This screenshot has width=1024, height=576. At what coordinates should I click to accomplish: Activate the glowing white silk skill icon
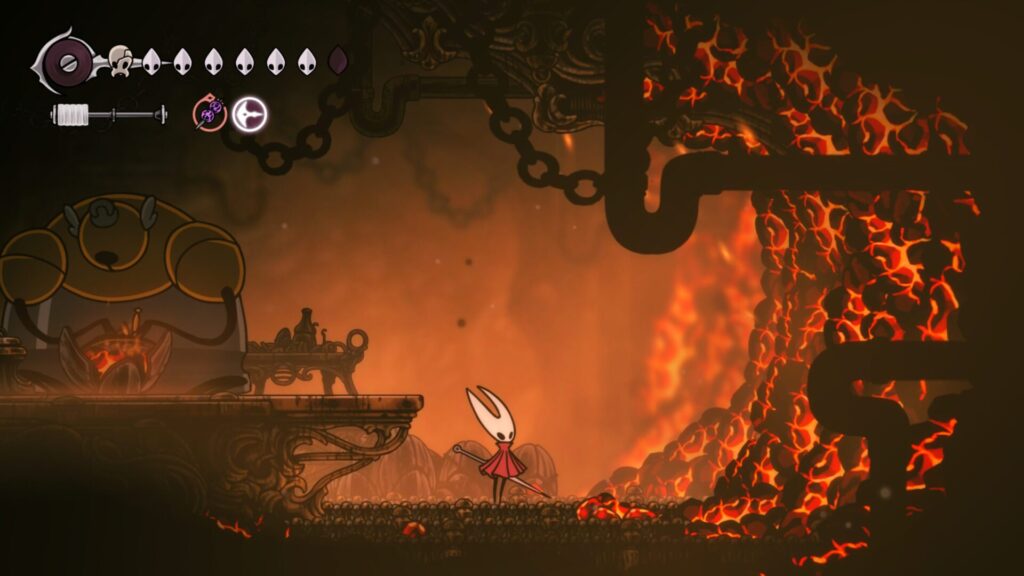point(249,115)
